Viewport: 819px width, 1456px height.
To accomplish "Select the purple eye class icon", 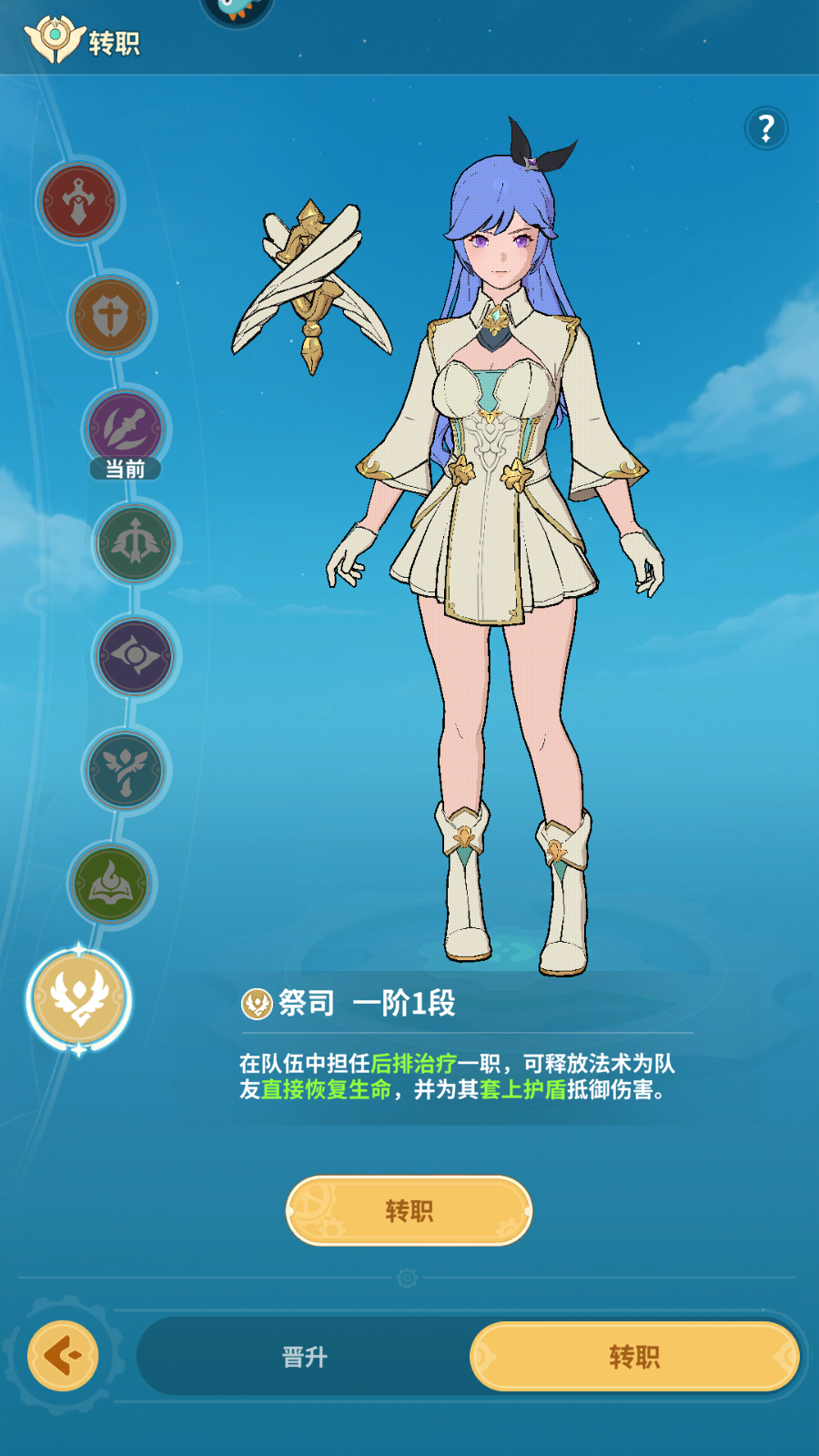I will 136,656.
